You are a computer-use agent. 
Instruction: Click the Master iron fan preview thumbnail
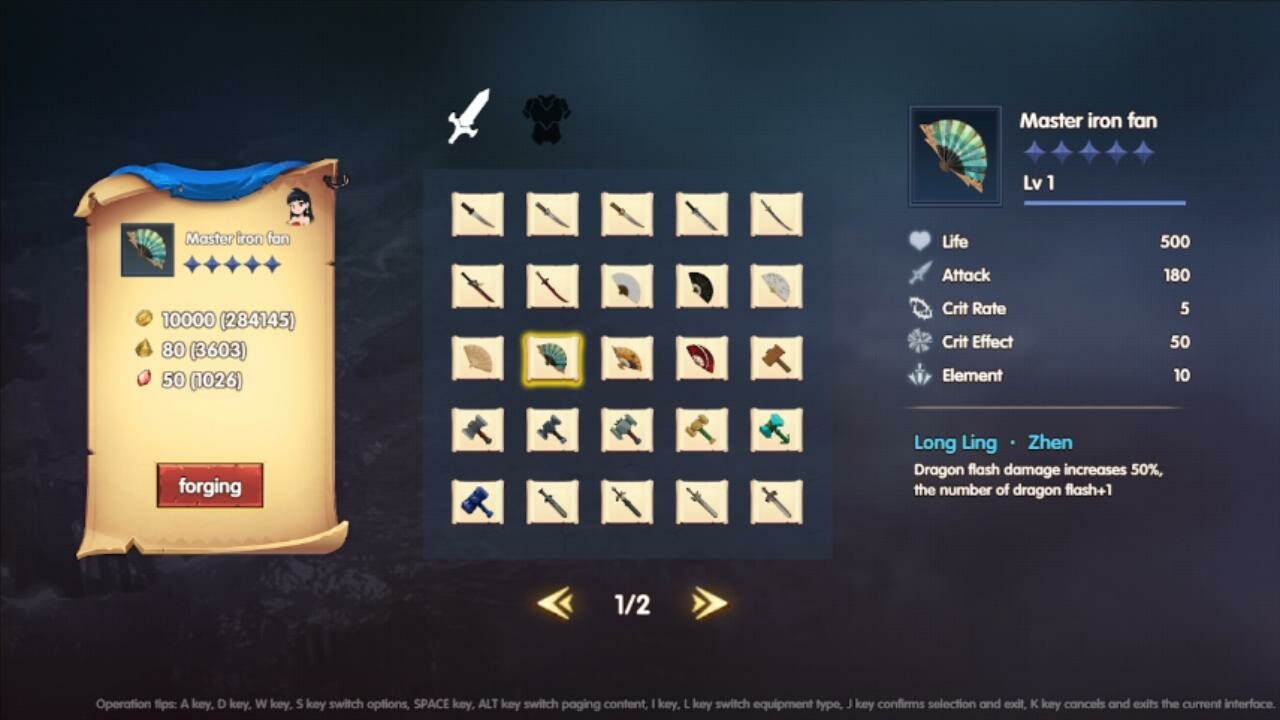(x=954, y=155)
